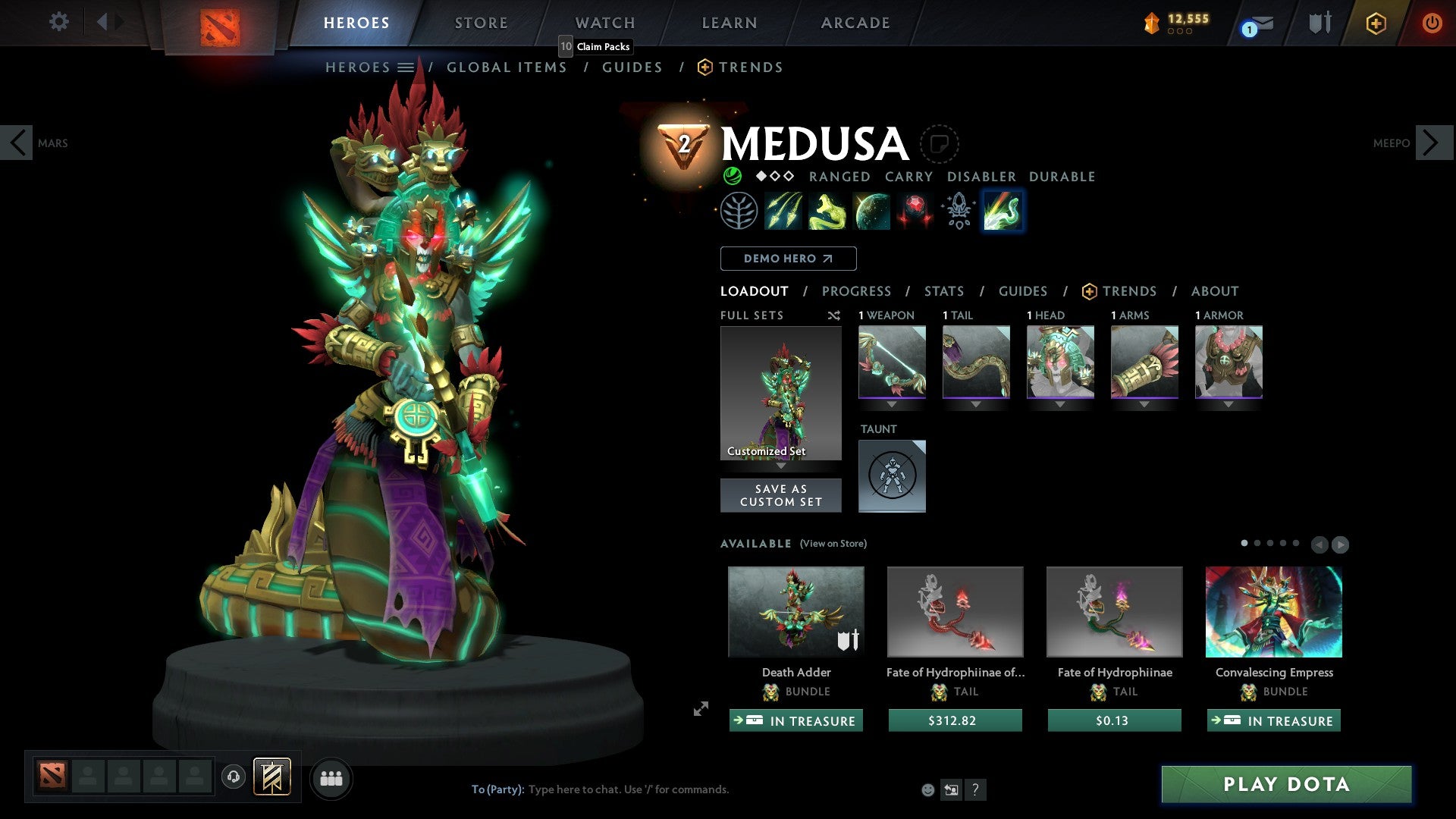Toggle the voice chat headset icon

(x=233, y=778)
